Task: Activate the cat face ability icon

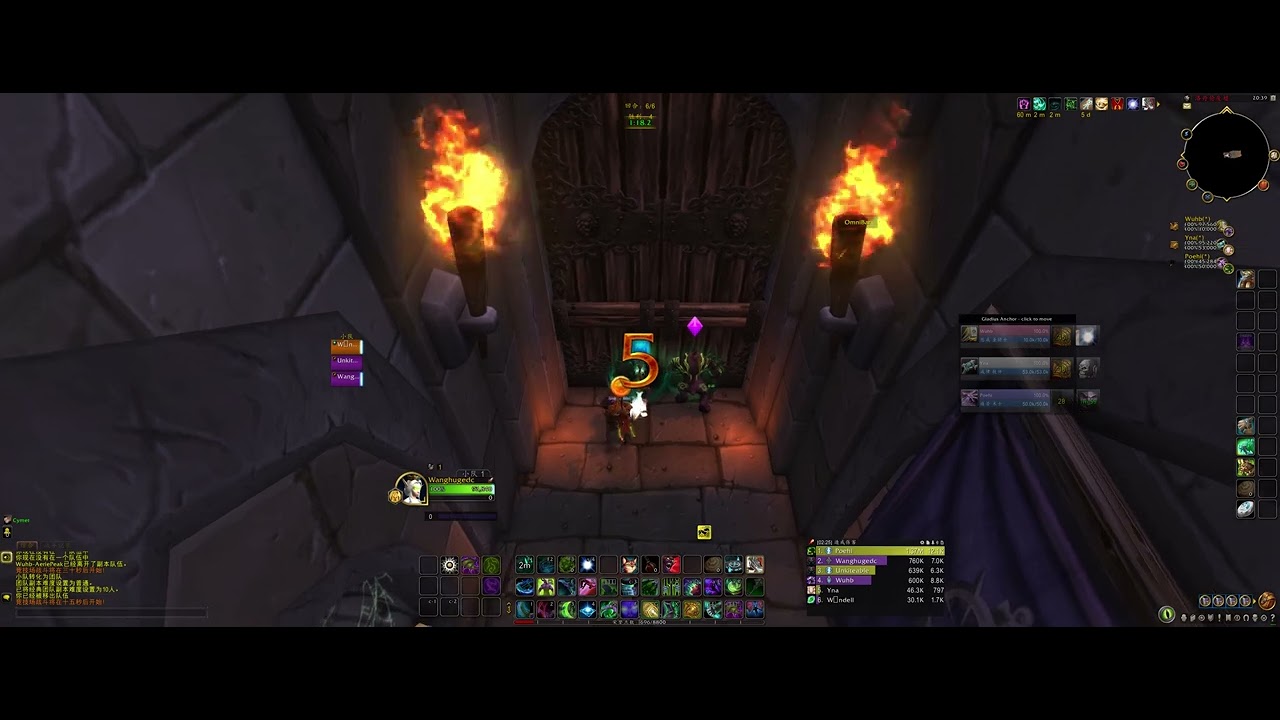Action: [629, 565]
